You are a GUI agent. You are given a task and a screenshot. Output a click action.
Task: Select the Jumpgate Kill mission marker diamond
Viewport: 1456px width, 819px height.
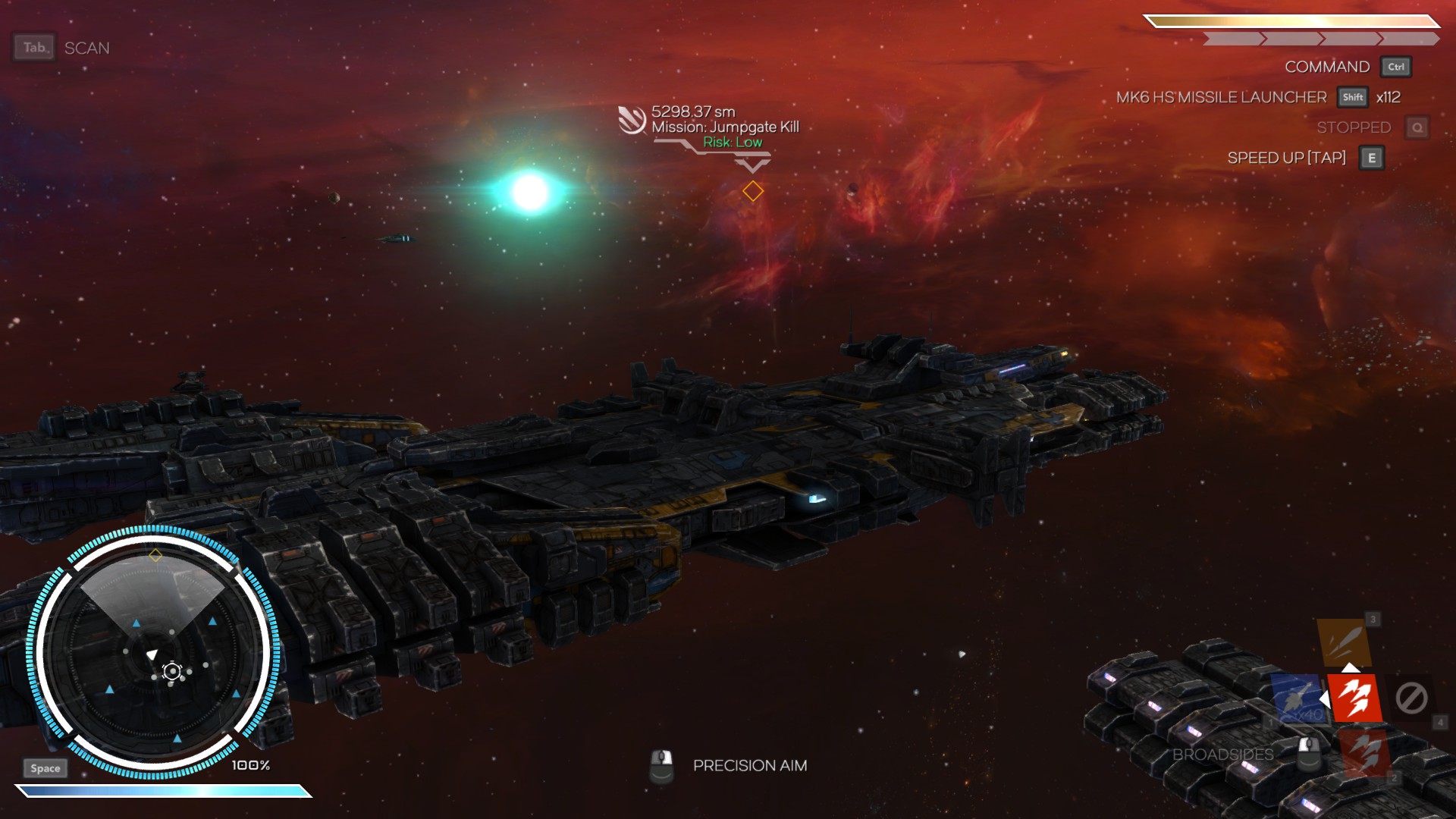[752, 191]
